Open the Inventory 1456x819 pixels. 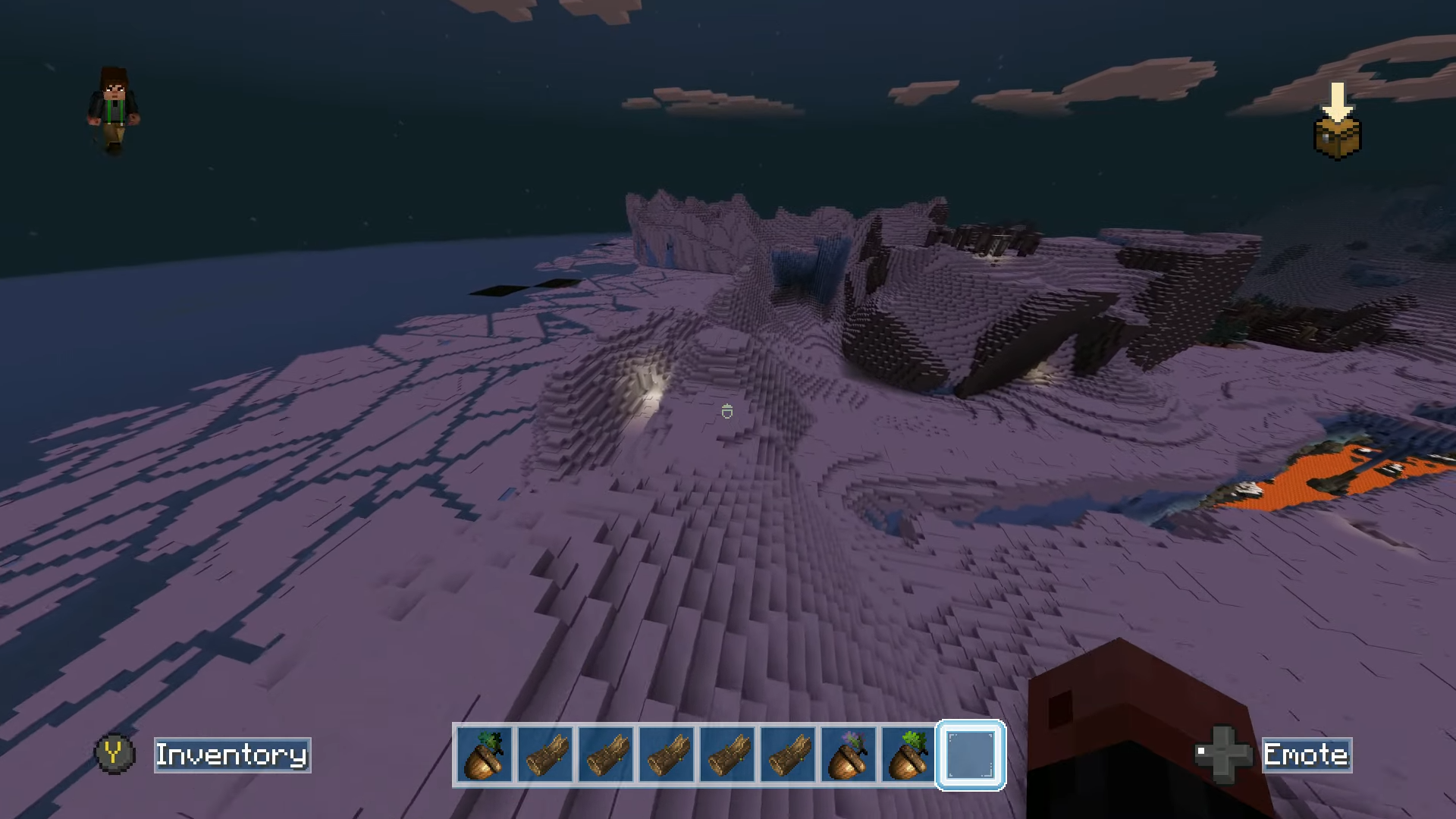pyautogui.click(x=232, y=755)
